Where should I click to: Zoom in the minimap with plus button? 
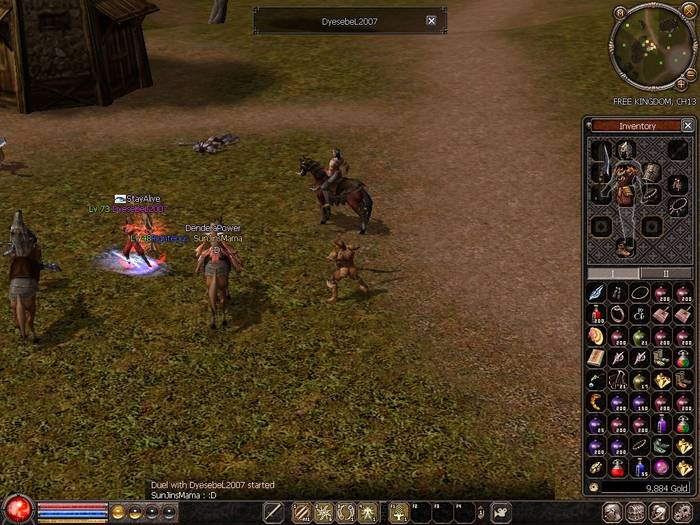click(681, 85)
